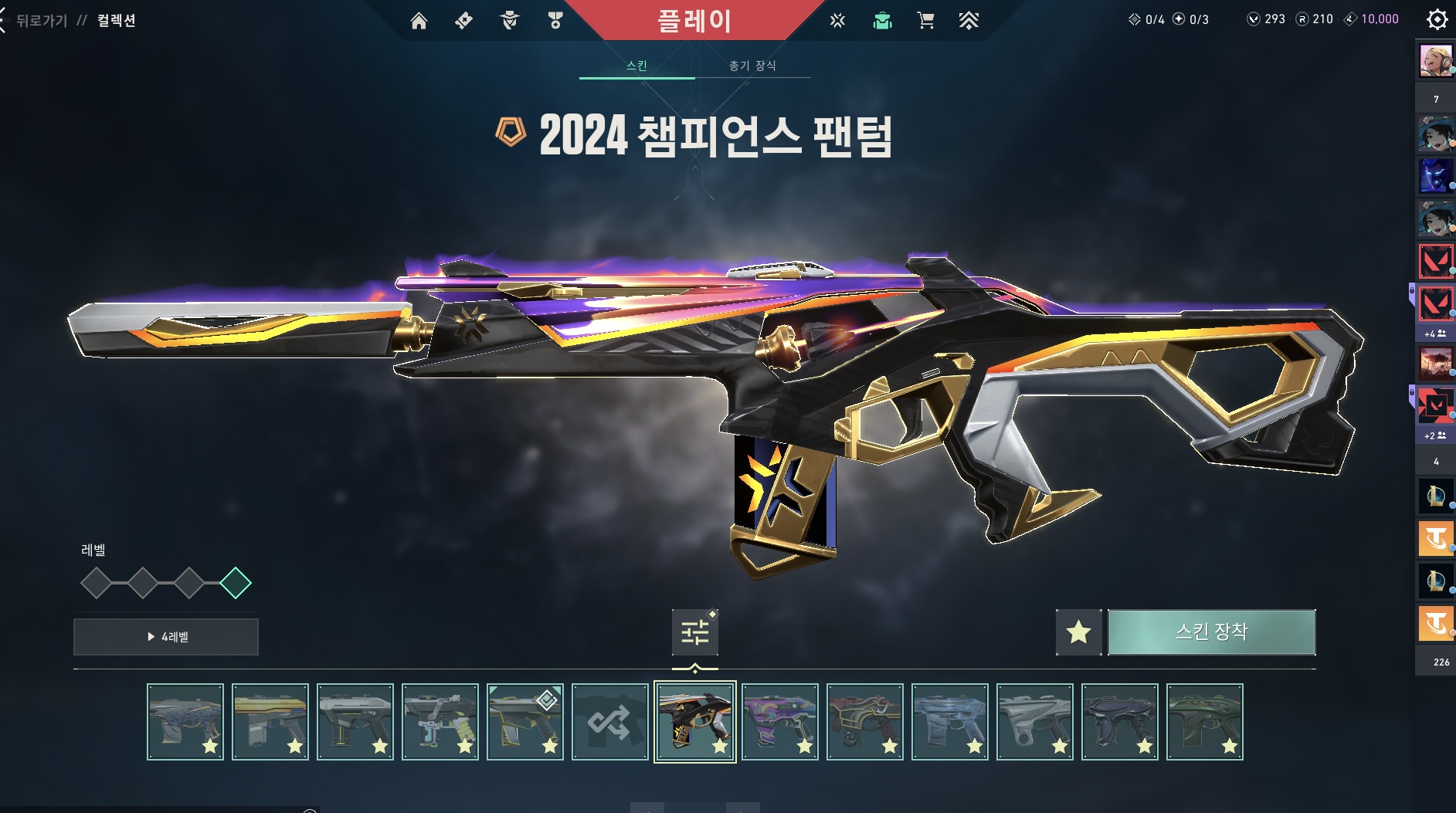Open the settings gear
The height and width of the screenshot is (813, 1456).
coord(1437,19)
